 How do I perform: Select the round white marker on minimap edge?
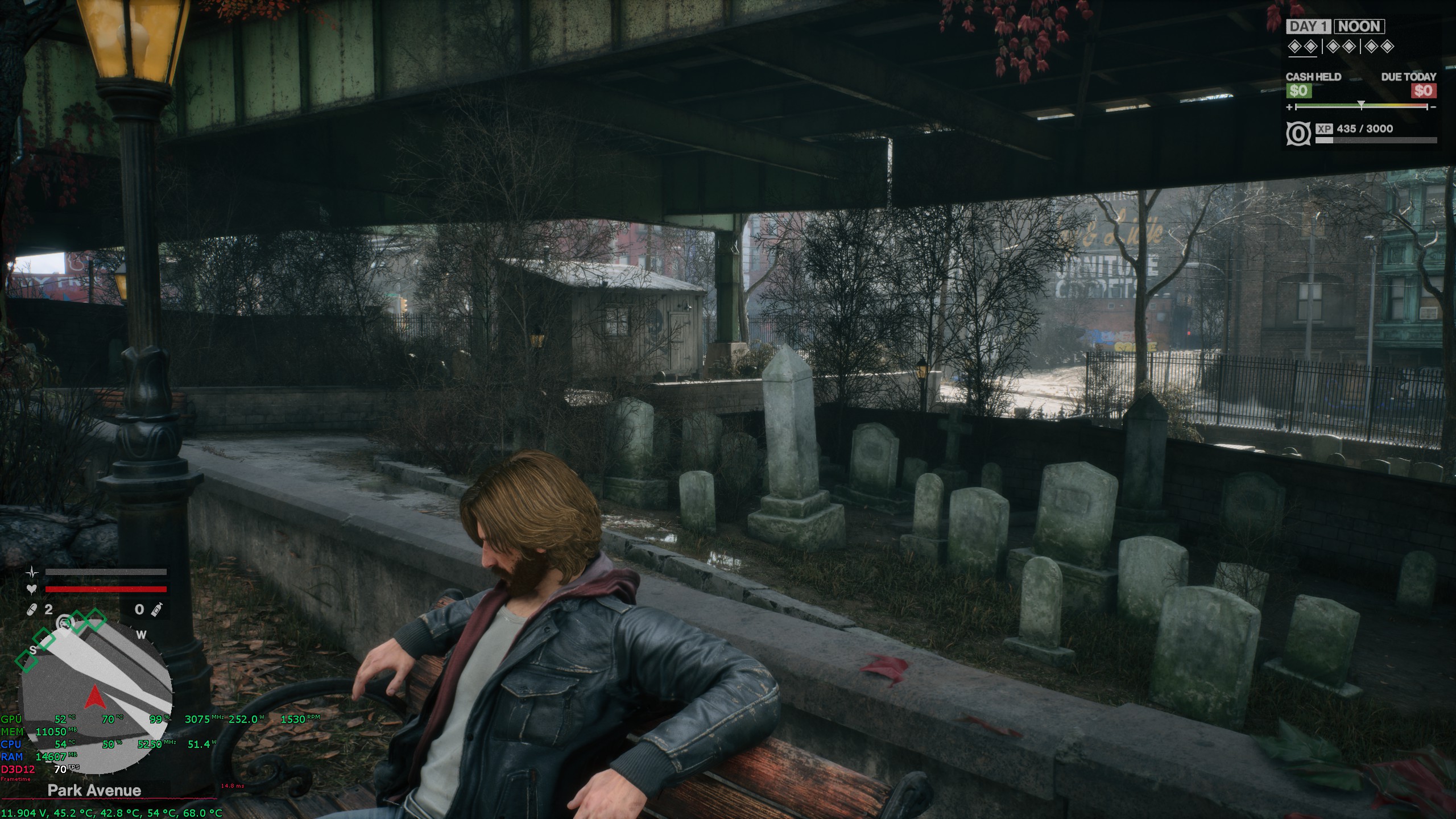[64, 623]
